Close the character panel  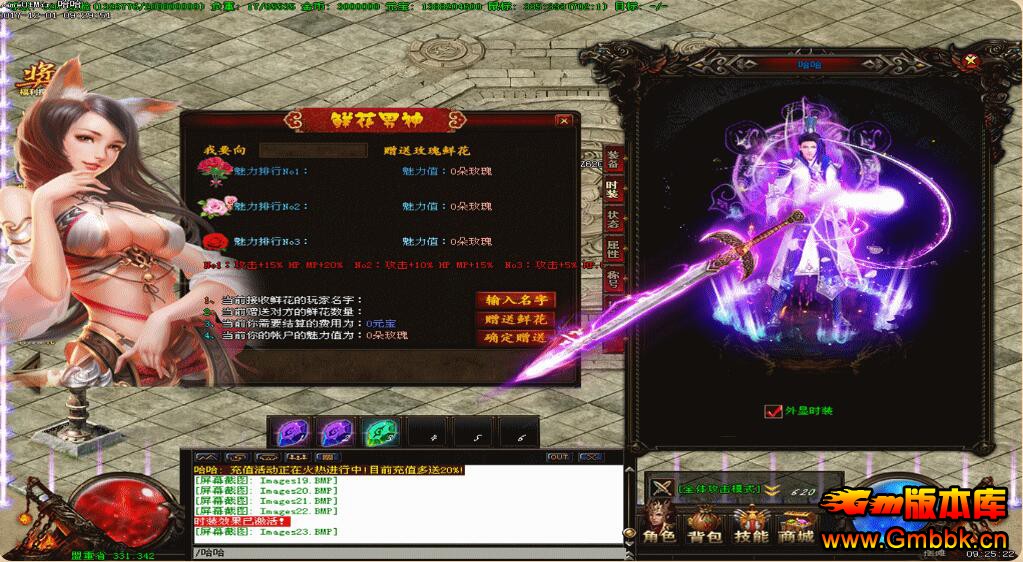pos(968,61)
